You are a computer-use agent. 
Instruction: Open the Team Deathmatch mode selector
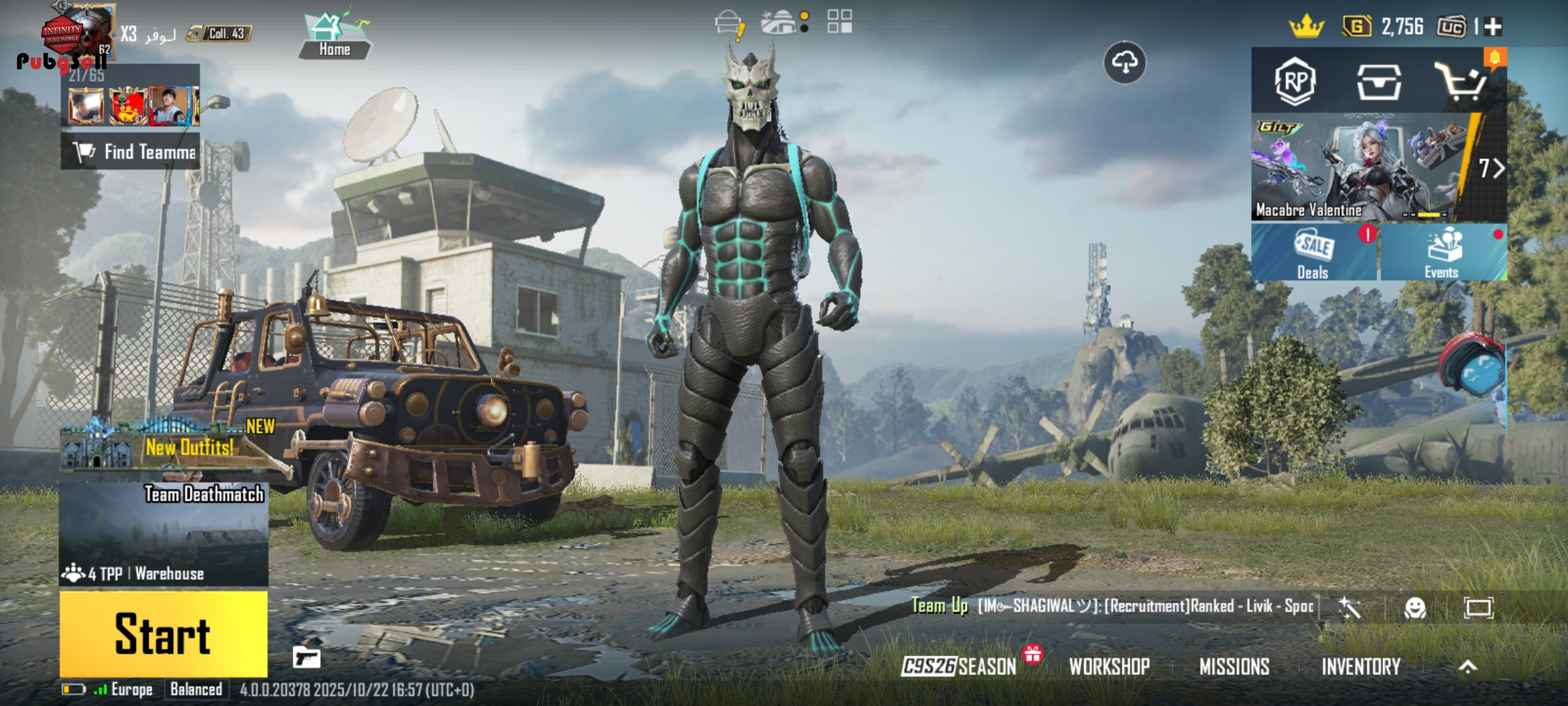tap(163, 533)
